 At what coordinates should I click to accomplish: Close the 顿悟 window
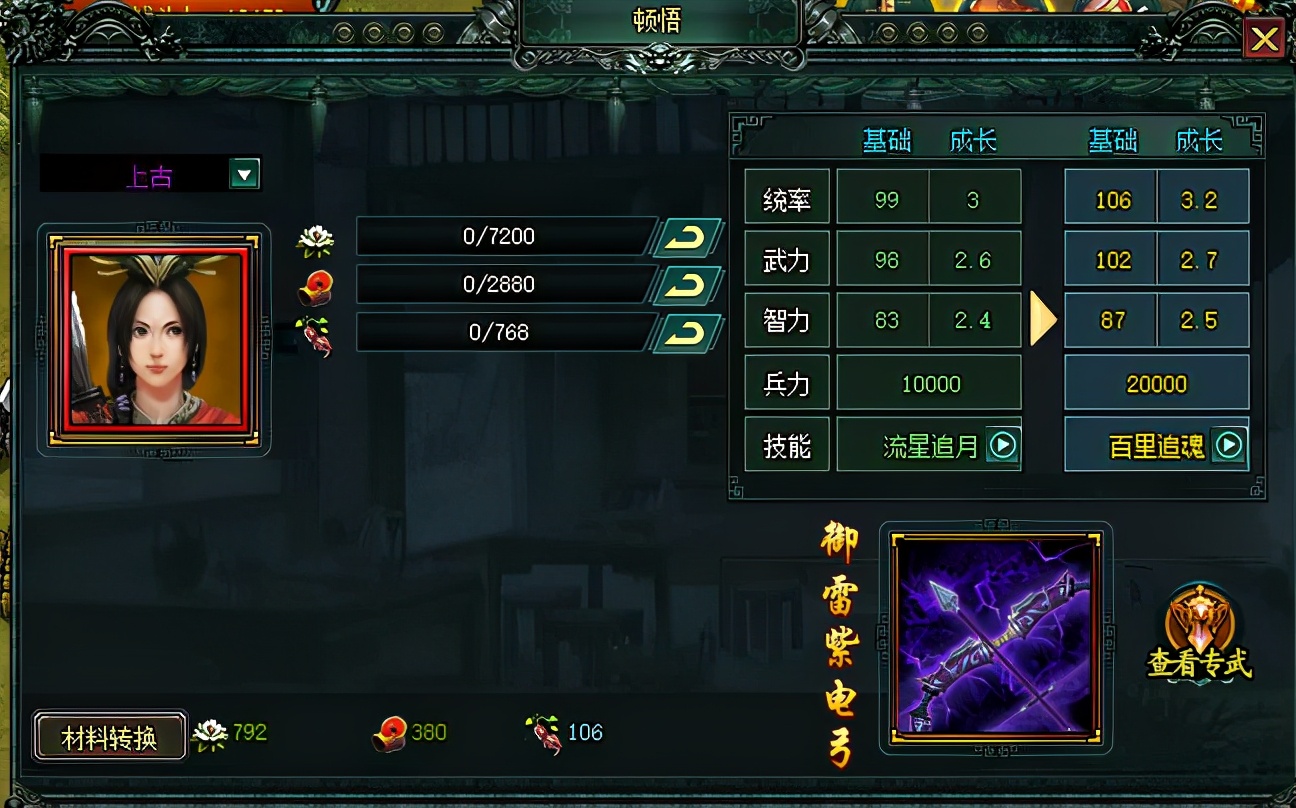1265,39
